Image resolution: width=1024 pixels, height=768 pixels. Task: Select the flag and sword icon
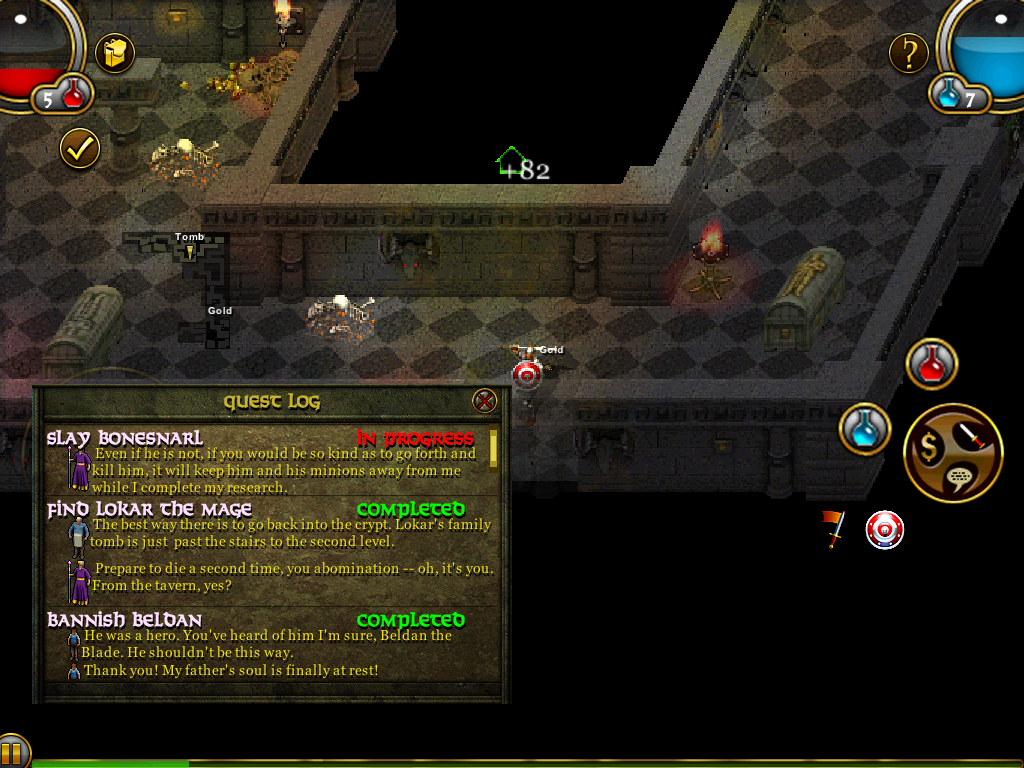point(832,529)
